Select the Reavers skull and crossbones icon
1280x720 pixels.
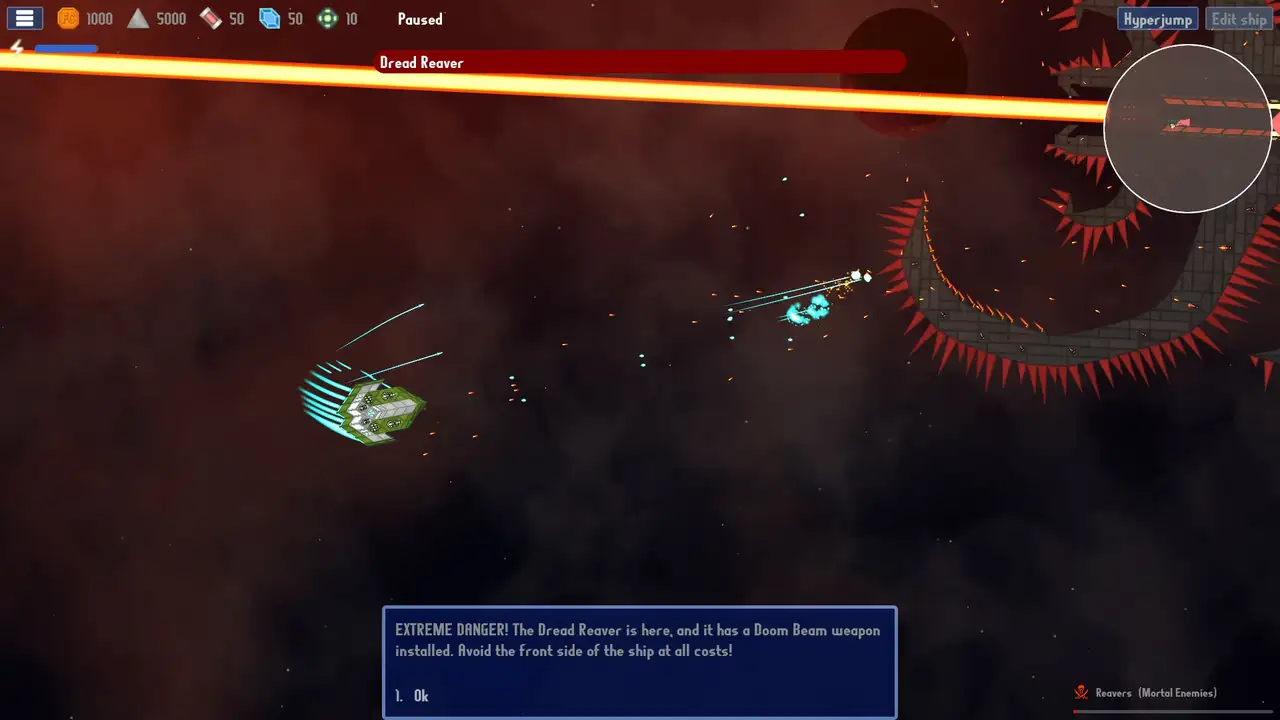(1081, 692)
